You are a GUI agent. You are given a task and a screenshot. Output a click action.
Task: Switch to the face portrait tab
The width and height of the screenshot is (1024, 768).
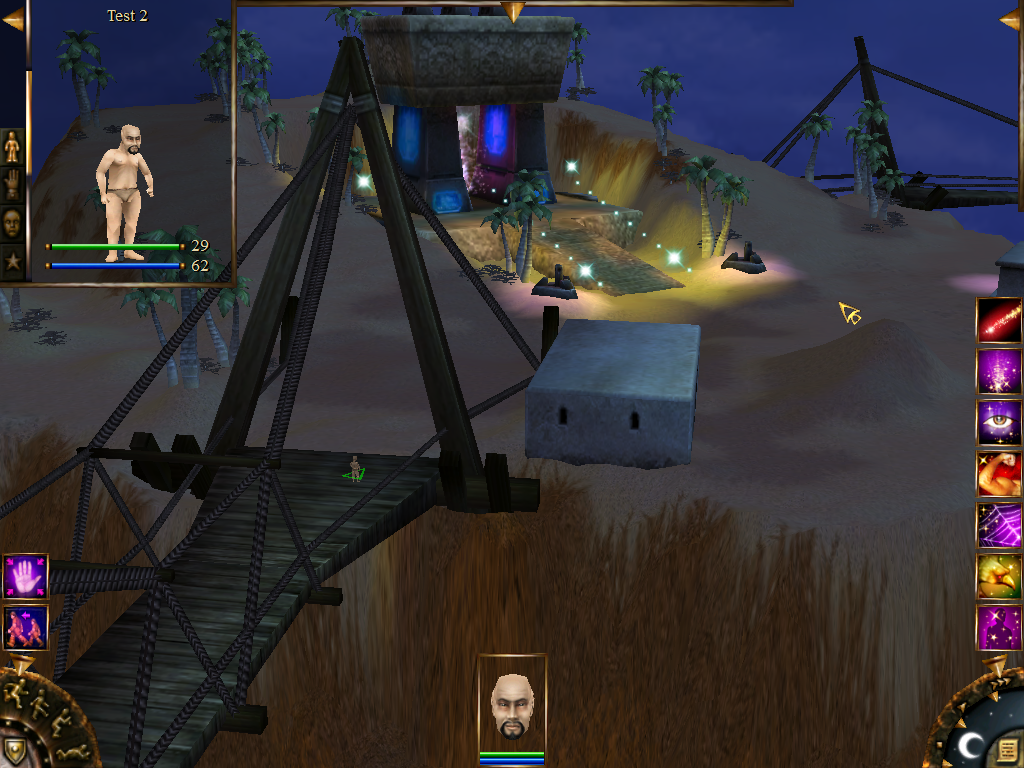(12, 223)
